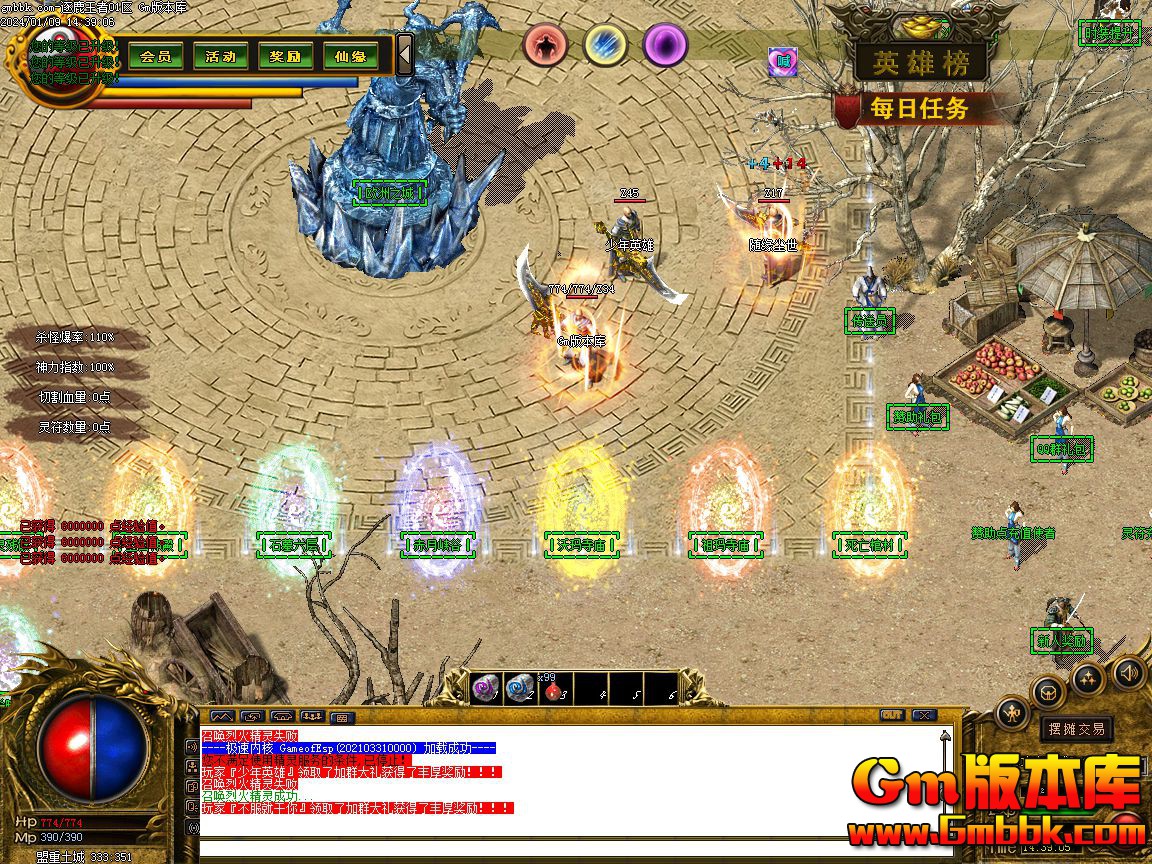Activate the red human-figure buff icon
1152x864 pixels.
[x=545, y=44]
